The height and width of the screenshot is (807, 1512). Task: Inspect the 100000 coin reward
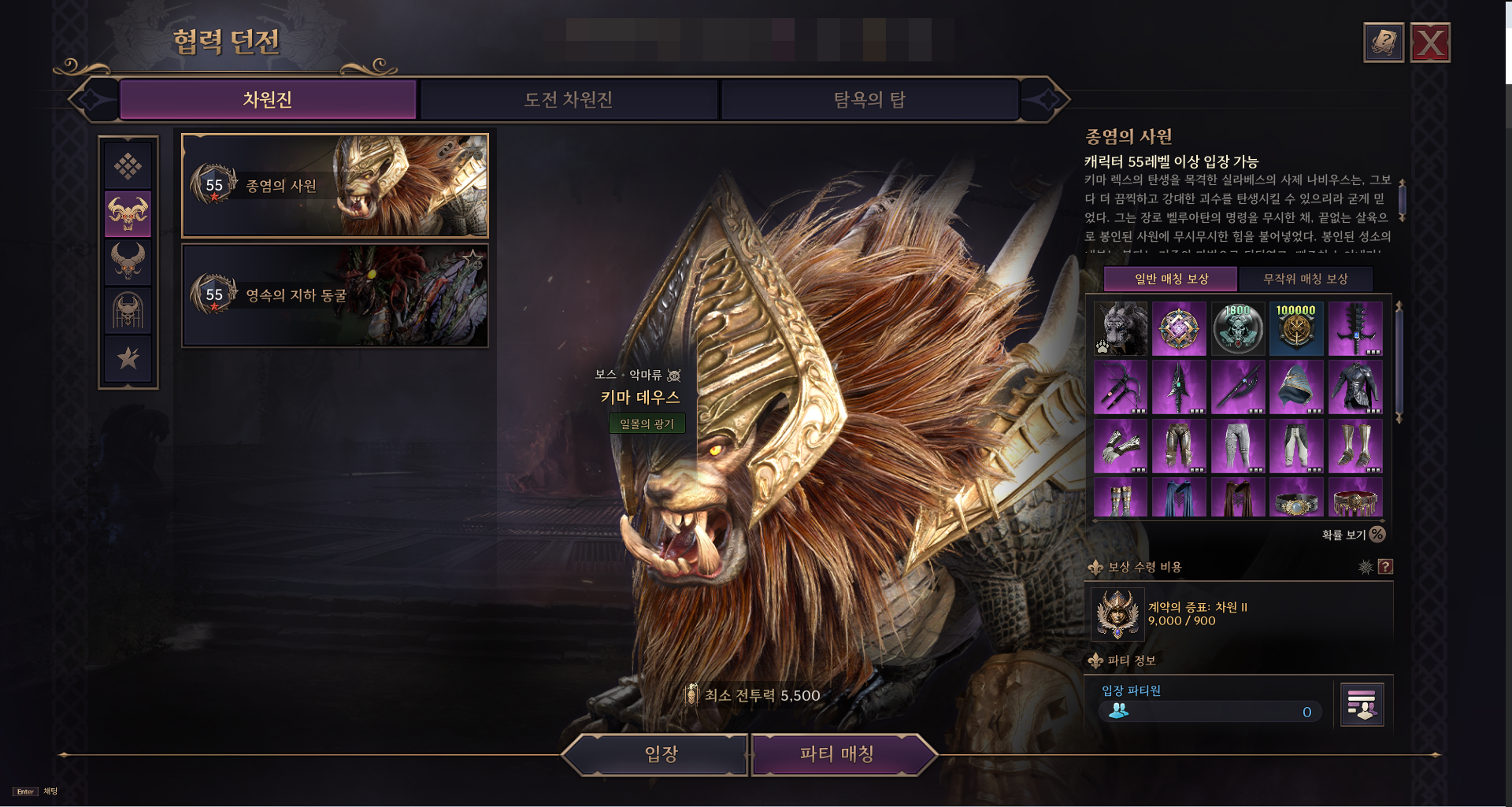(x=1295, y=328)
